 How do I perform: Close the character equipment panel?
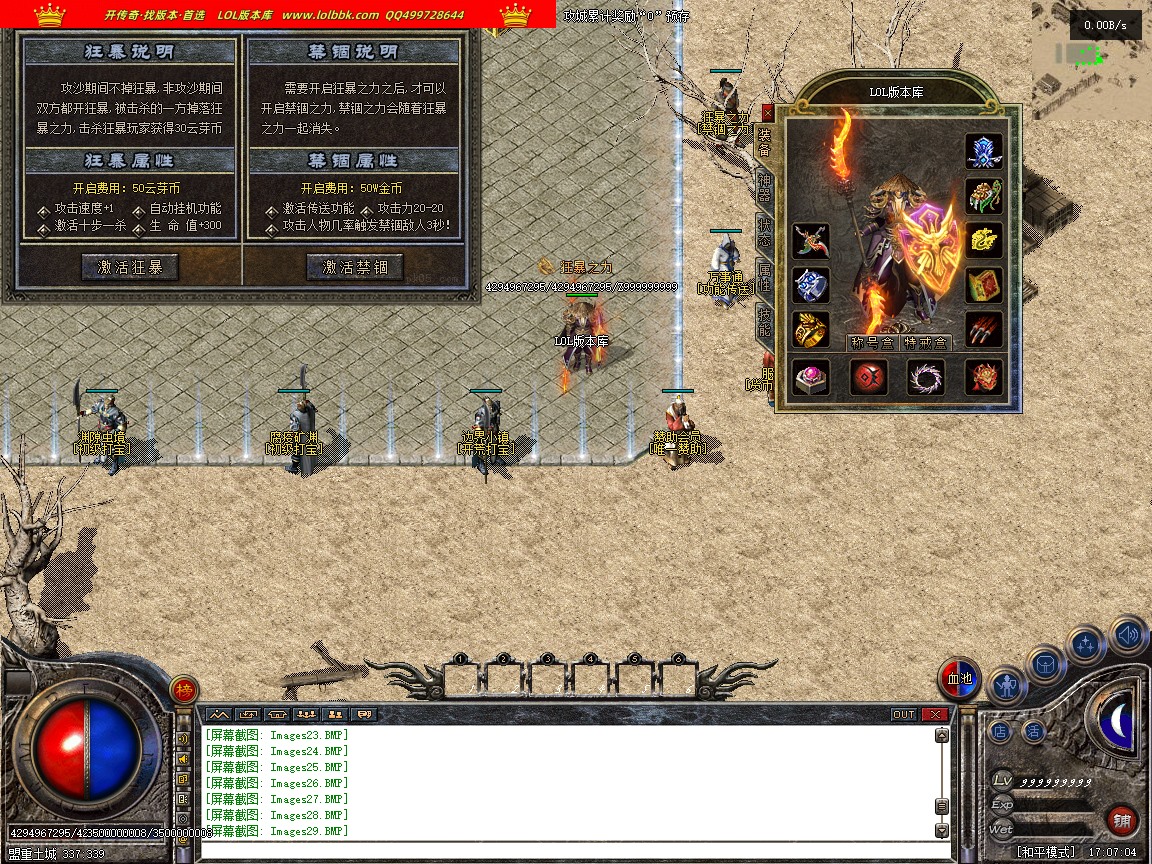pos(767,113)
